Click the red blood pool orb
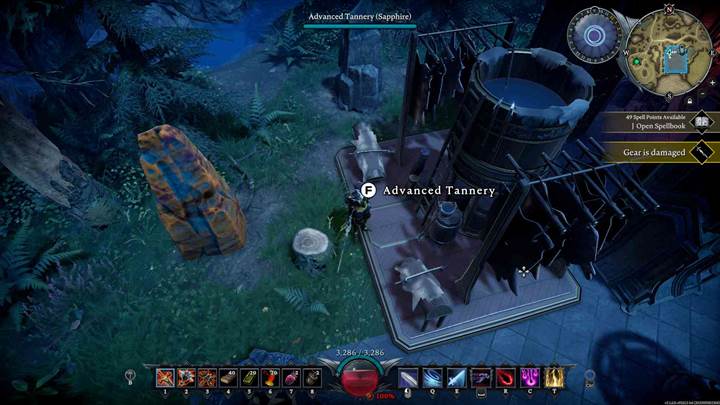The height and width of the screenshot is (405, 720). click(x=359, y=377)
